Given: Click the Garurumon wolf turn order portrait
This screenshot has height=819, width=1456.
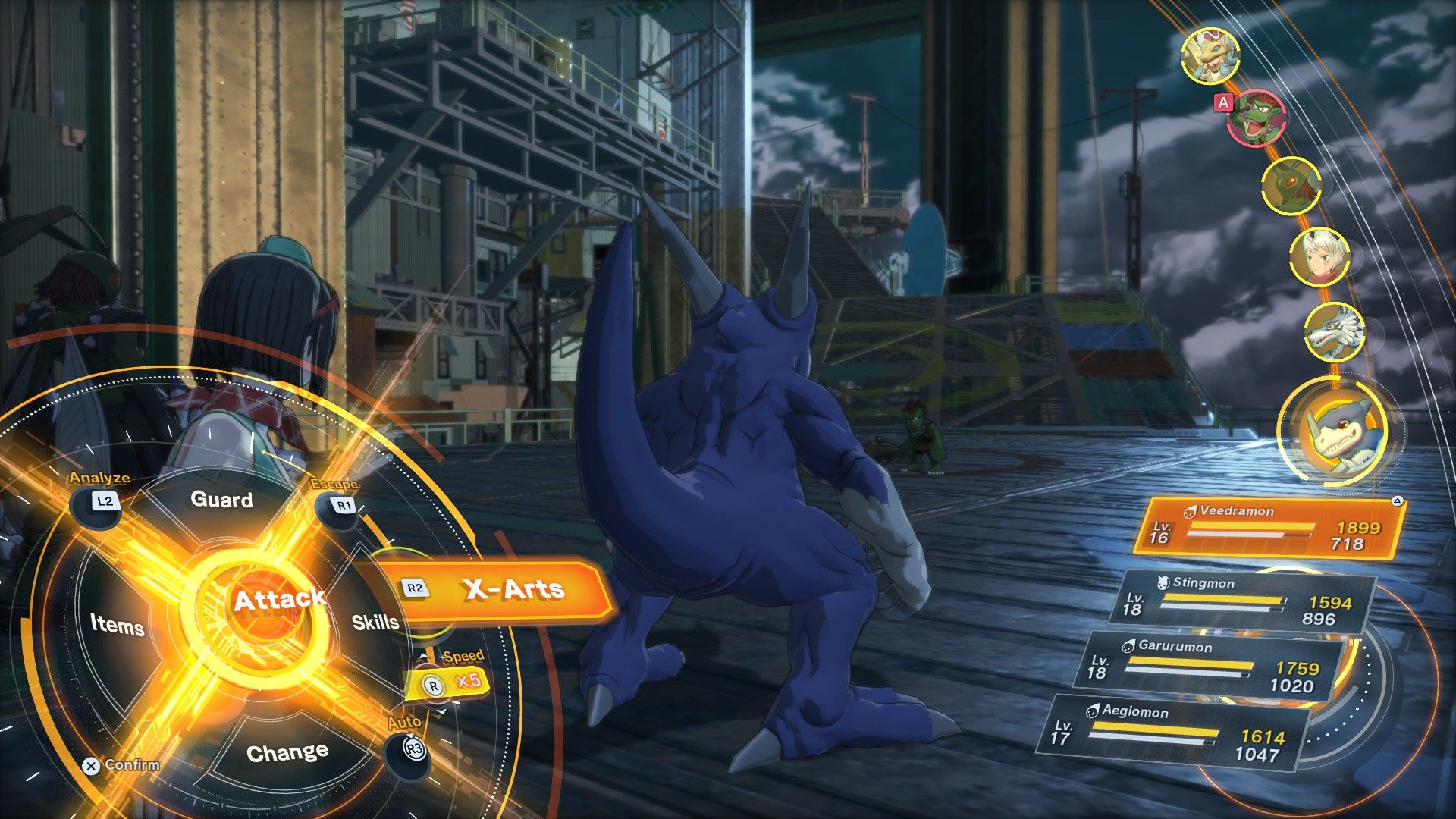Looking at the screenshot, I should coord(1334,332).
